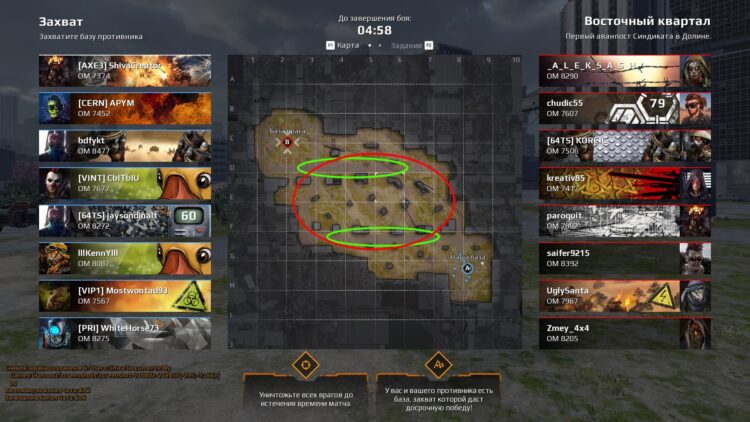The width and height of the screenshot is (750, 422).
Task: Choose enemy player Zmey_4x4
Action: (x=625, y=333)
